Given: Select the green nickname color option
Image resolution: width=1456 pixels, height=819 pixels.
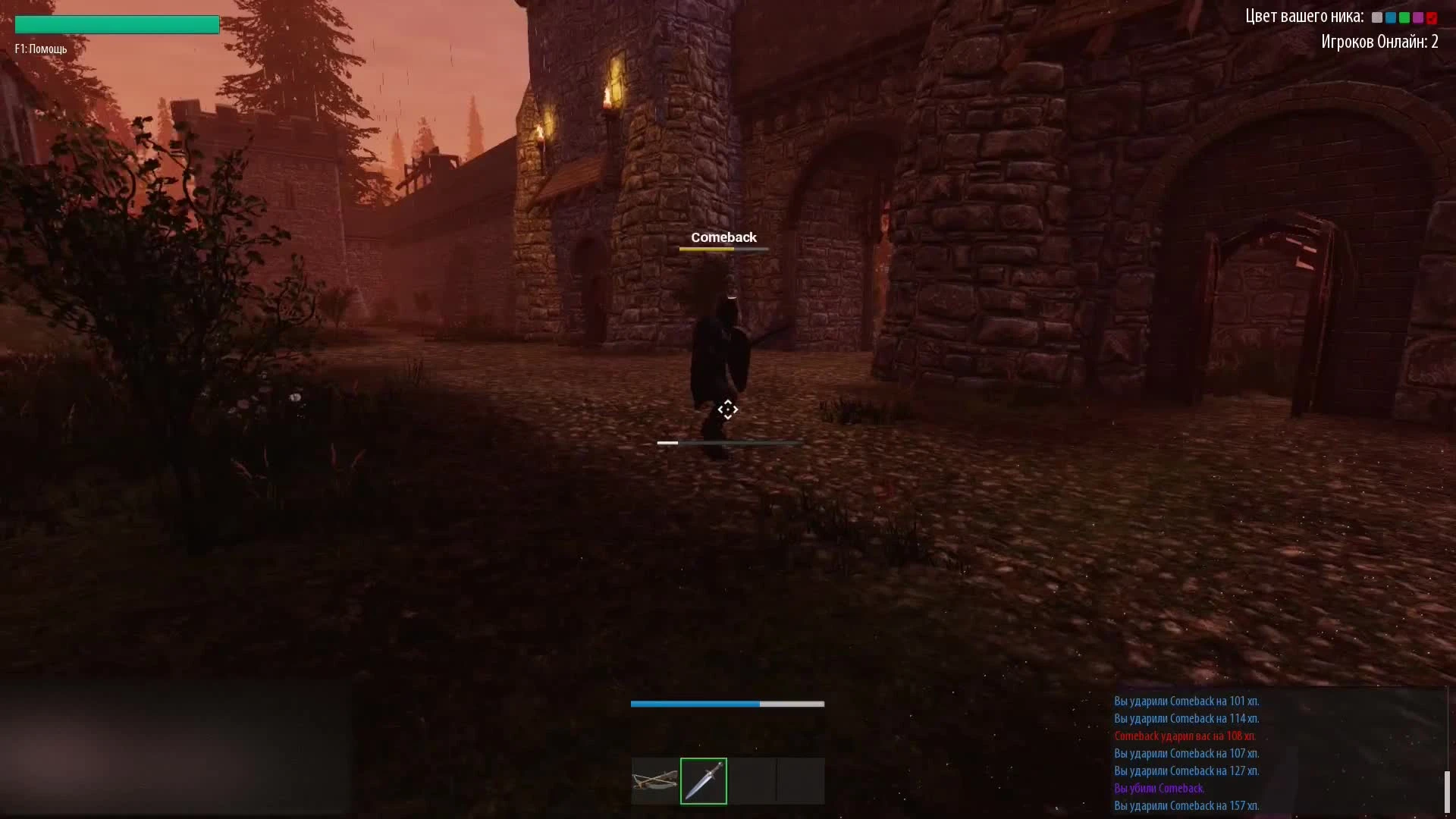Looking at the screenshot, I should pos(1404,17).
